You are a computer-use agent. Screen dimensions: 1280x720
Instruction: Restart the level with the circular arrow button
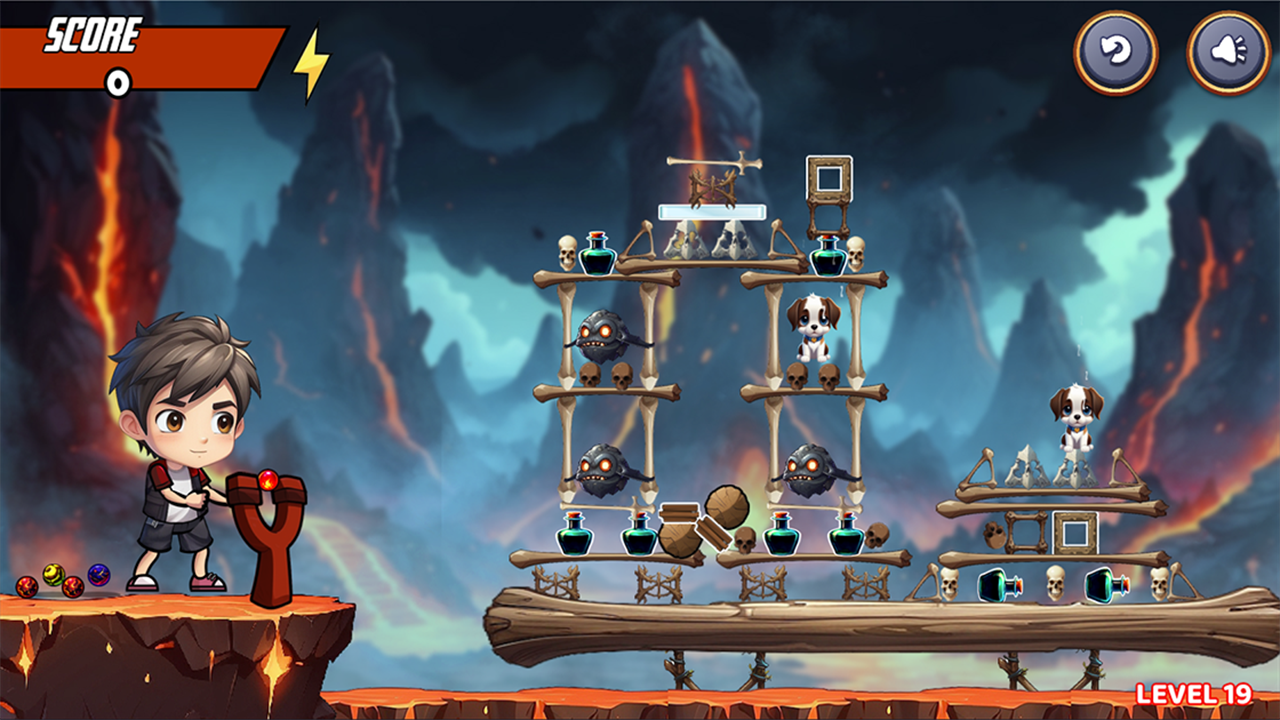coord(1116,52)
